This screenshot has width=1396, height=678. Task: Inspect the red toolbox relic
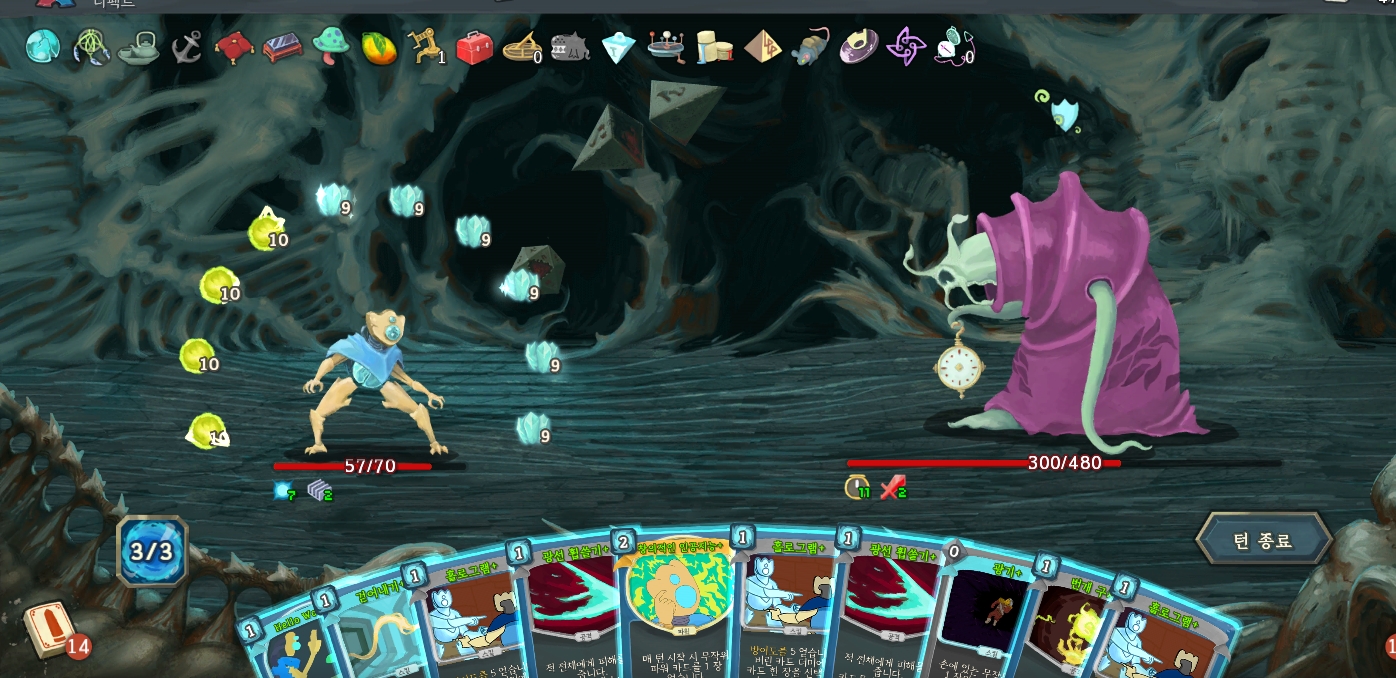474,47
